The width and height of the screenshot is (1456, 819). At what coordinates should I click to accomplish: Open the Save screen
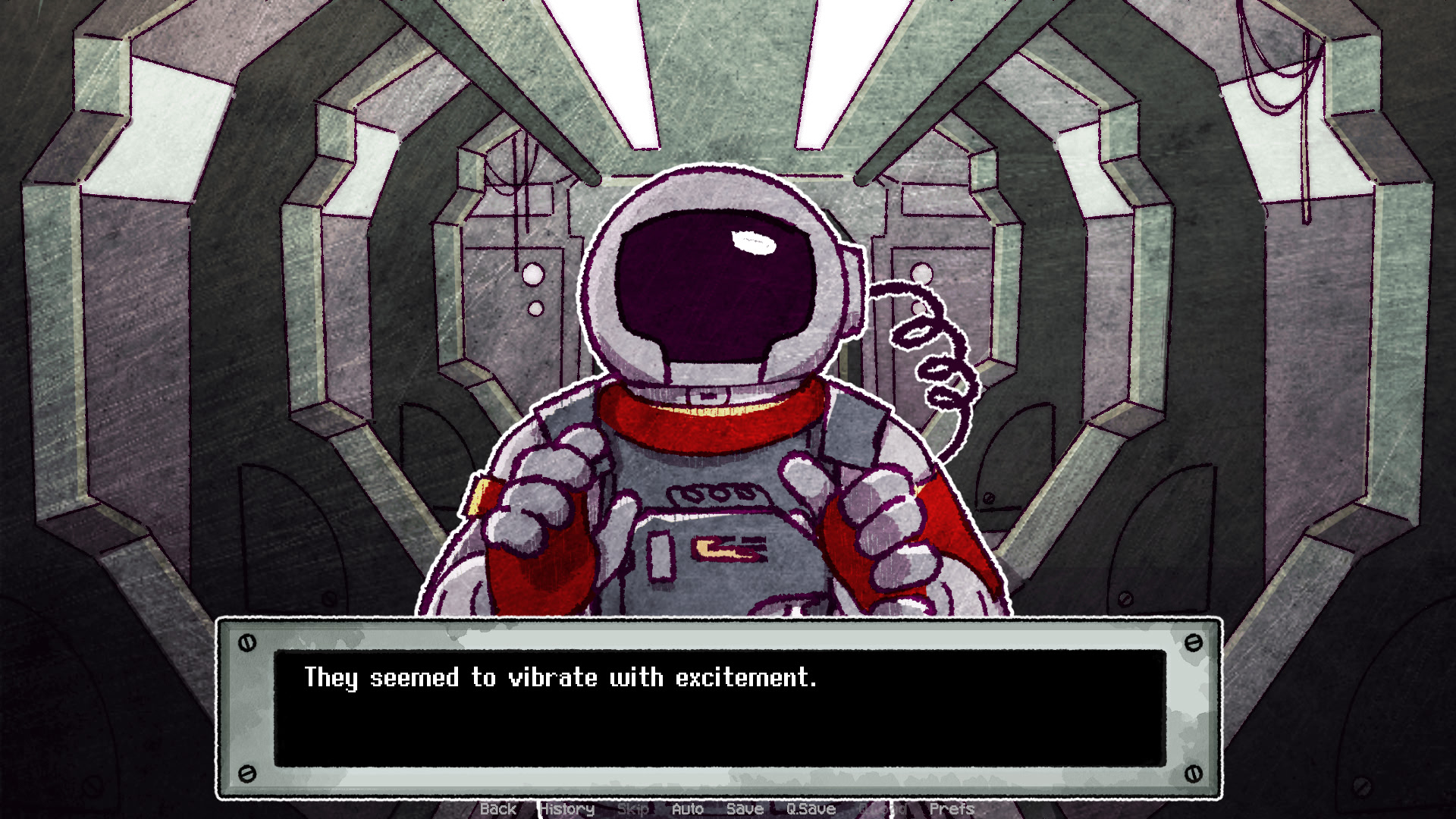click(746, 809)
